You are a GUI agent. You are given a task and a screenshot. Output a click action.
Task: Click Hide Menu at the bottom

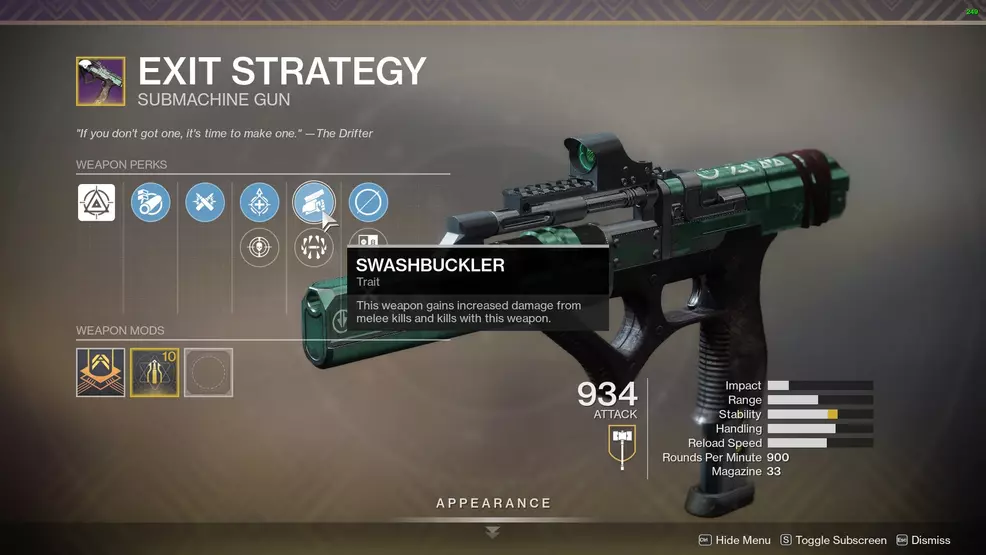(x=735, y=540)
